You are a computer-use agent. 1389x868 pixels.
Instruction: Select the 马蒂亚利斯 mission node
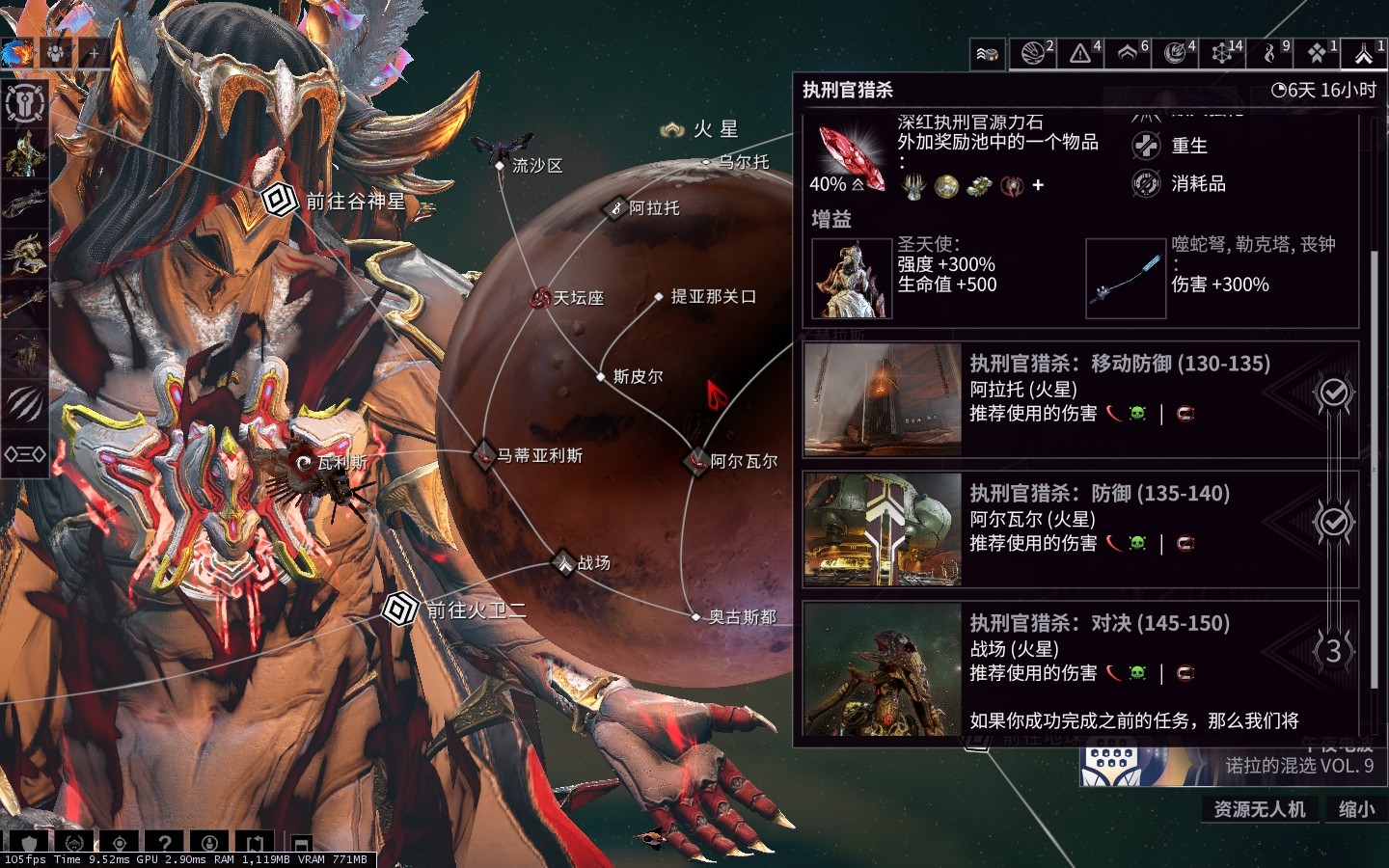(x=484, y=454)
